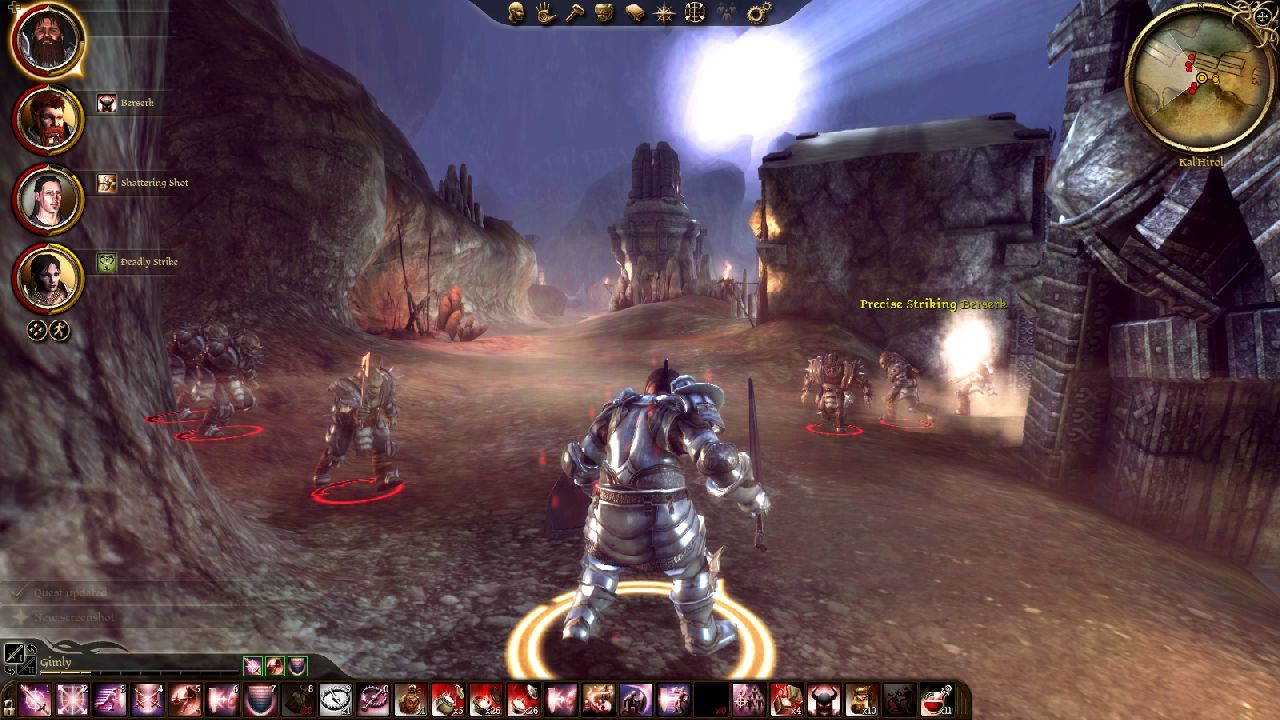Viewport: 1280px width, 720px height.
Task: Open the journal book icon
Action: tap(635, 13)
